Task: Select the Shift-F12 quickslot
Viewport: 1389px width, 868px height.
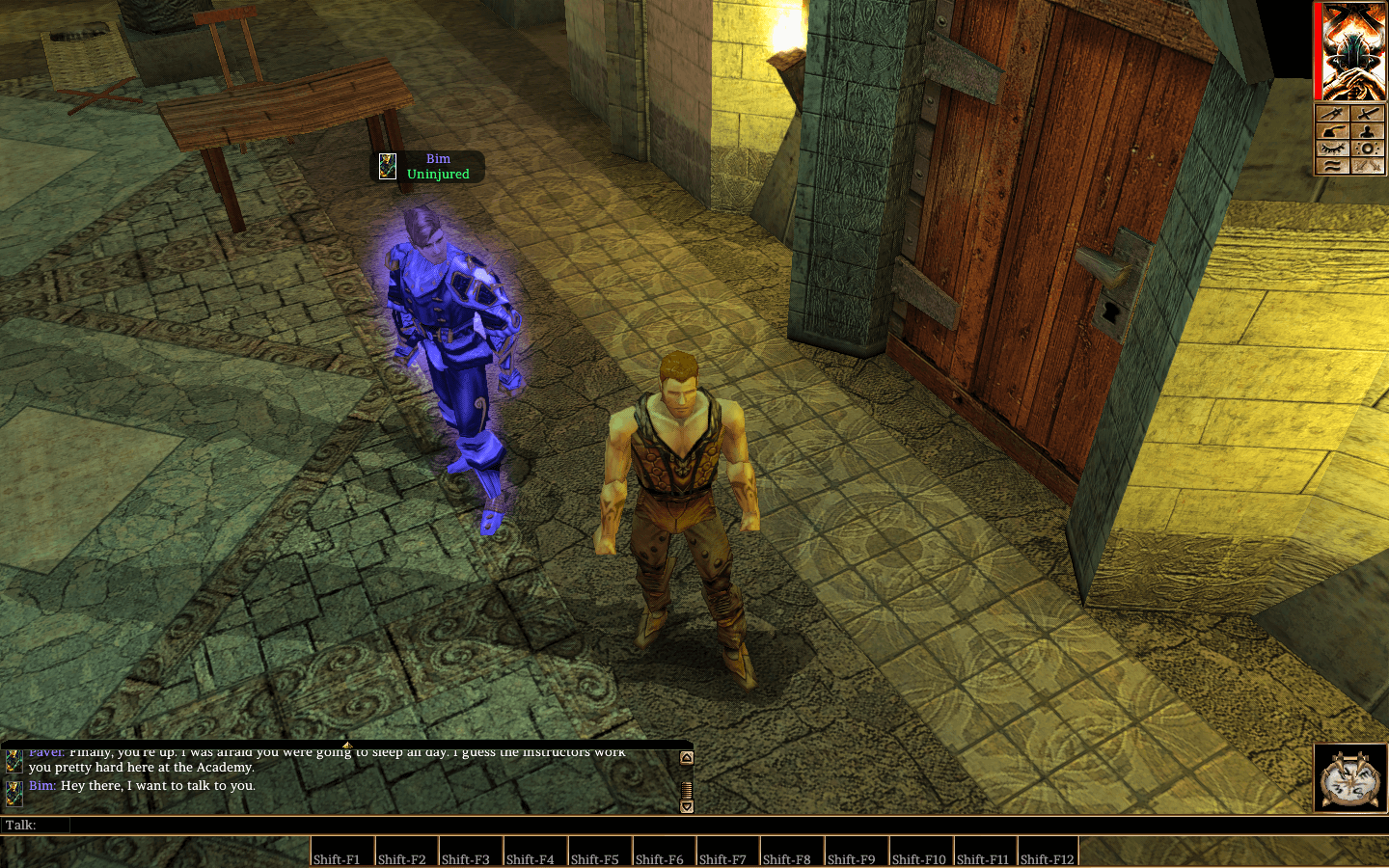Action: (1047, 854)
